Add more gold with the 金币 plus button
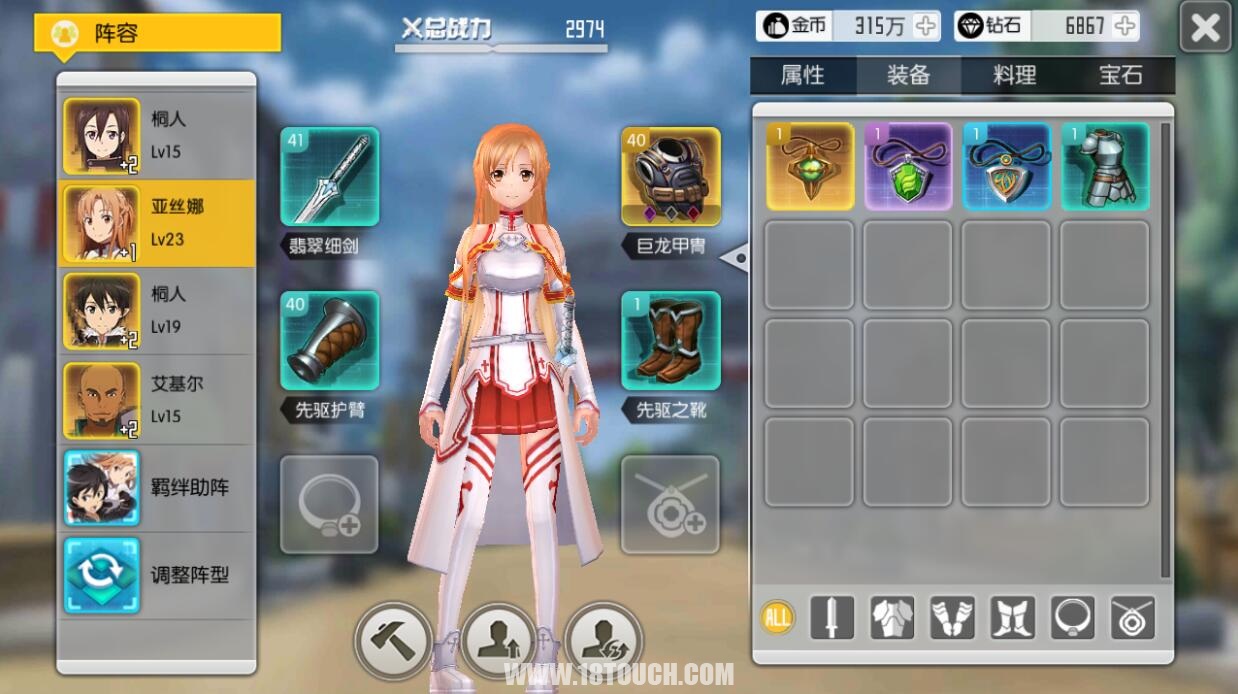The width and height of the screenshot is (1238, 694). 926,26
